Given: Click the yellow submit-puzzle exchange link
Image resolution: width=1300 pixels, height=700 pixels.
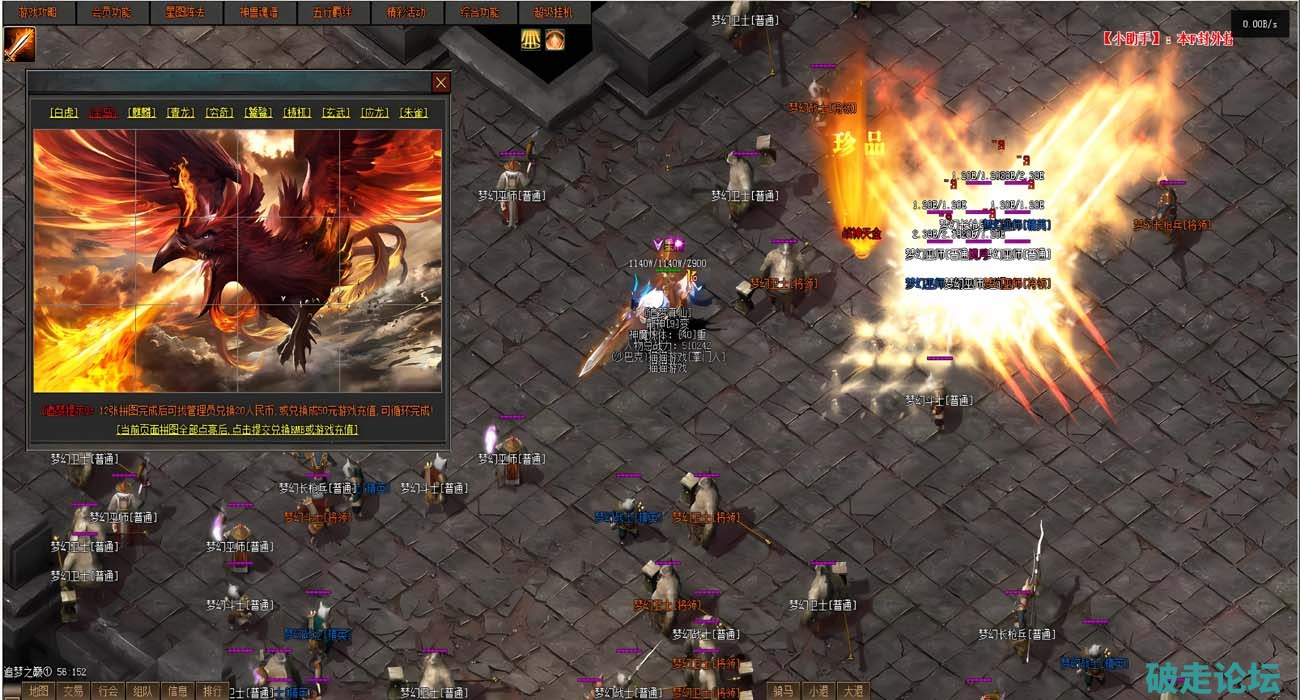Looking at the screenshot, I should 237,430.
